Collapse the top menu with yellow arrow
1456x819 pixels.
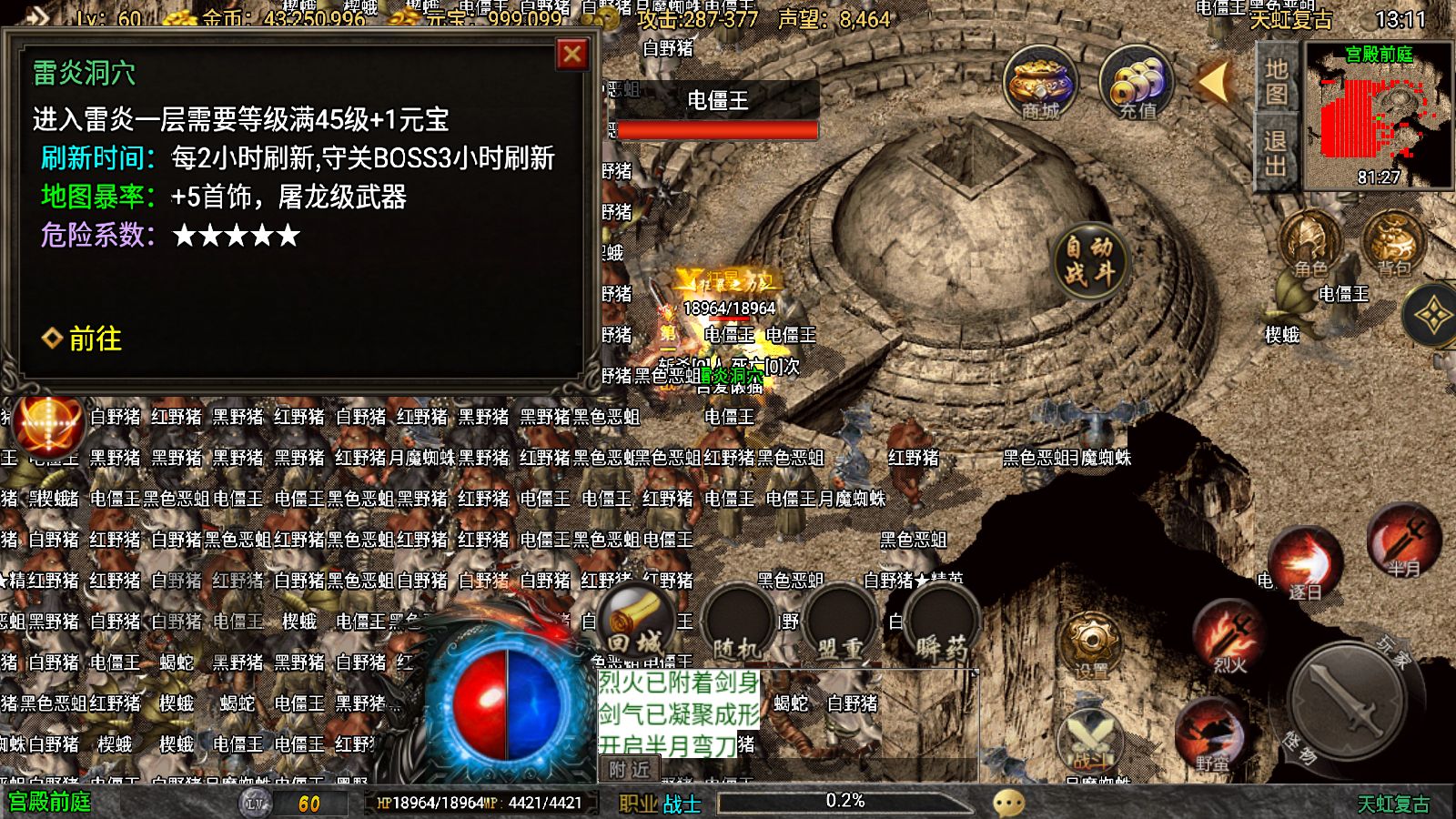[1214, 83]
